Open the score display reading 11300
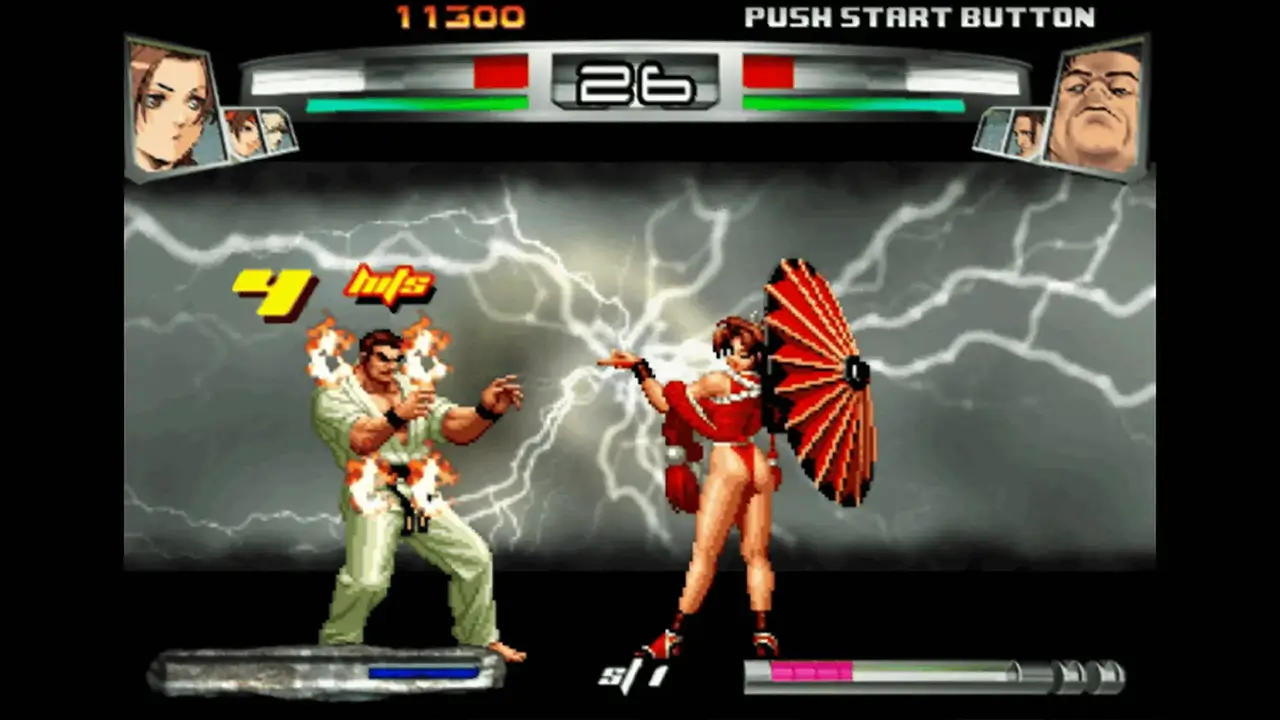Viewport: 1280px width, 720px height. point(460,14)
